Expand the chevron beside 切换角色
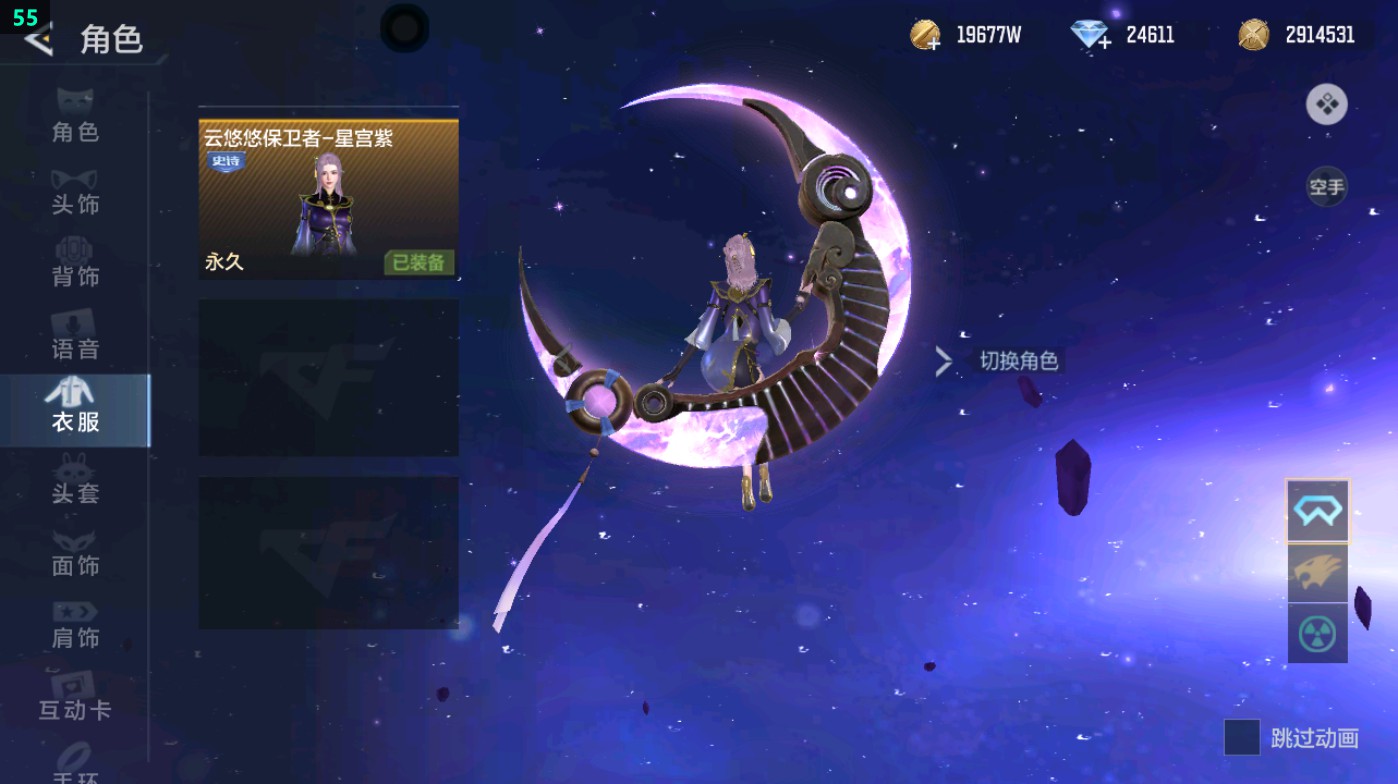The image size is (1398, 784). click(942, 362)
